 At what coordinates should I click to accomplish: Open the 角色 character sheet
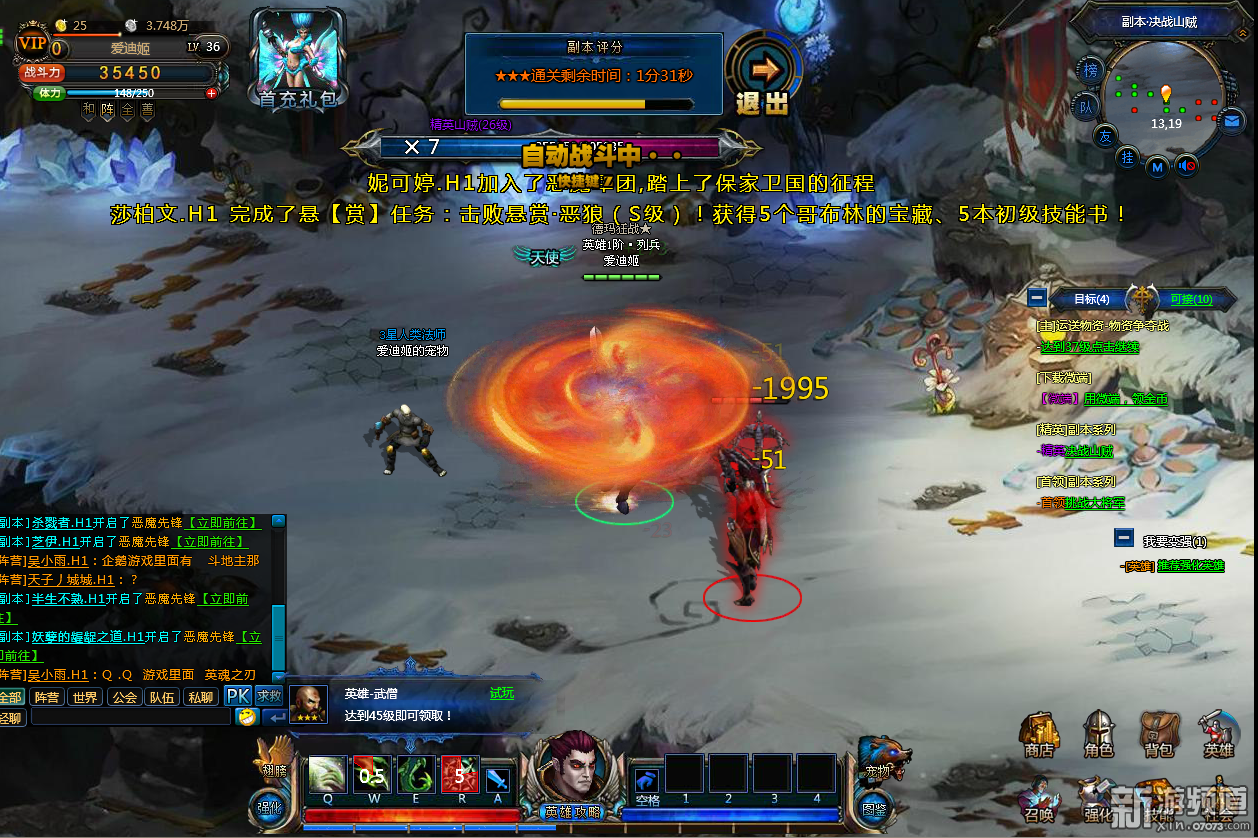tap(1099, 733)
